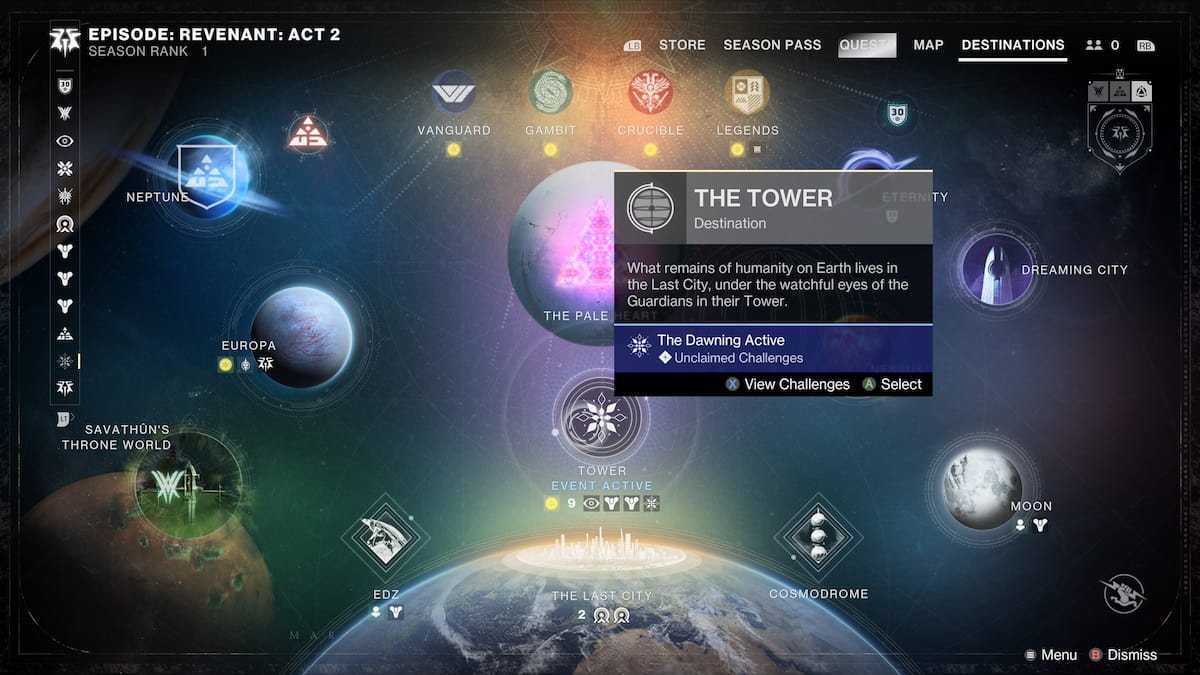This screenshot has width=1200, height=675.
Task: Select the Tower destination node
Action: (601, 418)
